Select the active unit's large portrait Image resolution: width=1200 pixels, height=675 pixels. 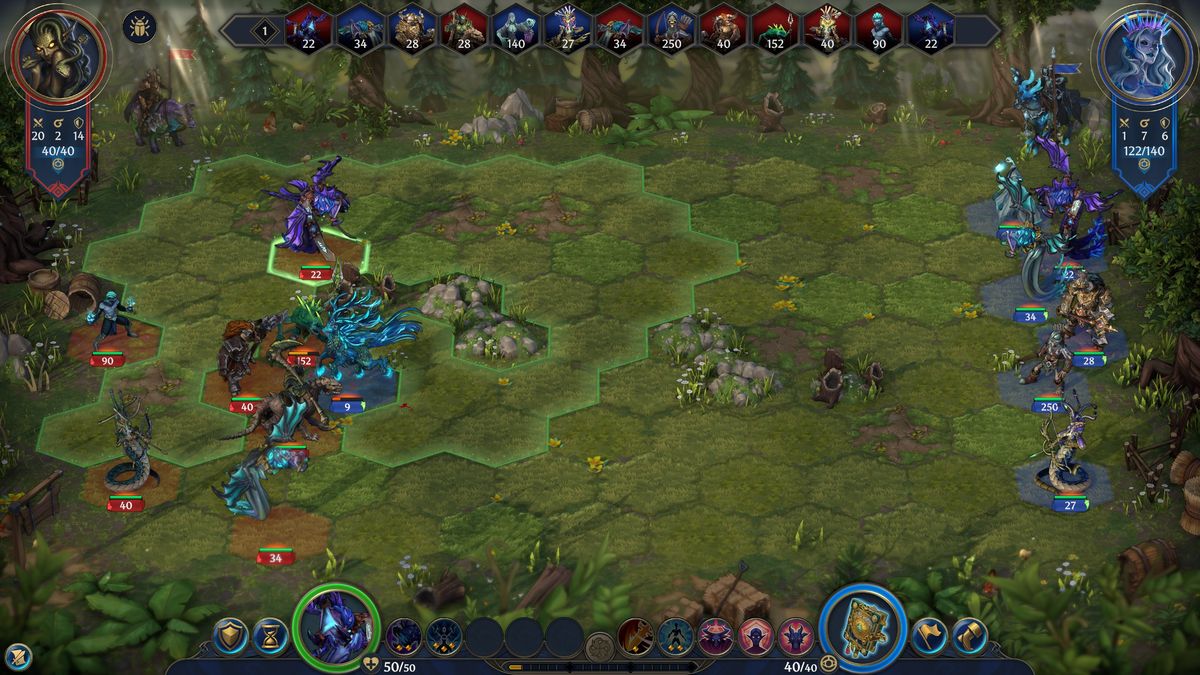pos(338,625)
